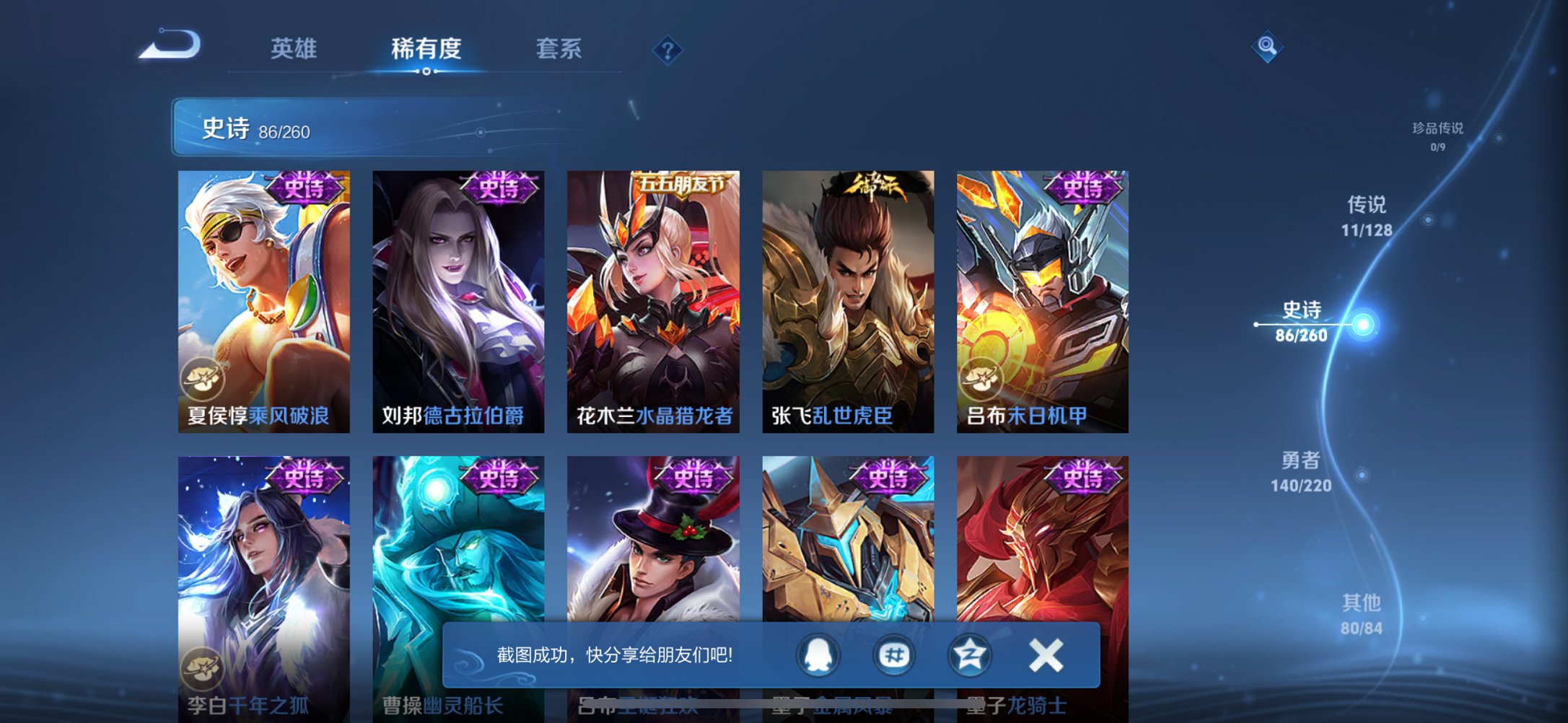Select the 稀有度 tab
This screenshot has width=1568, height=723.
pyautogui.click(x=426, y=48)
